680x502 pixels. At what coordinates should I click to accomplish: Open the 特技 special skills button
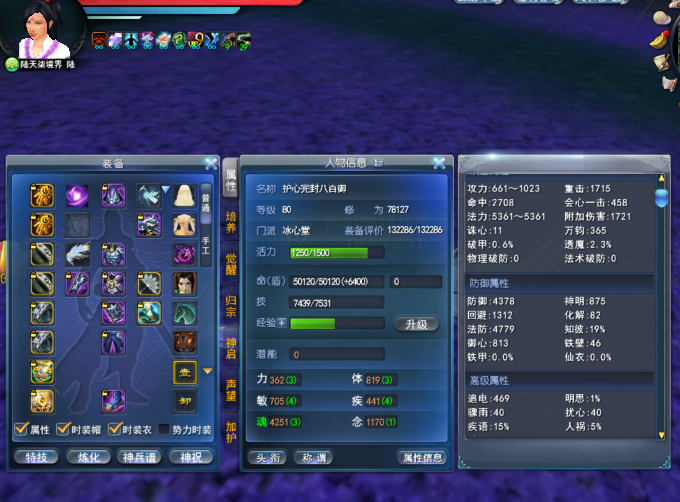point(37,457)
